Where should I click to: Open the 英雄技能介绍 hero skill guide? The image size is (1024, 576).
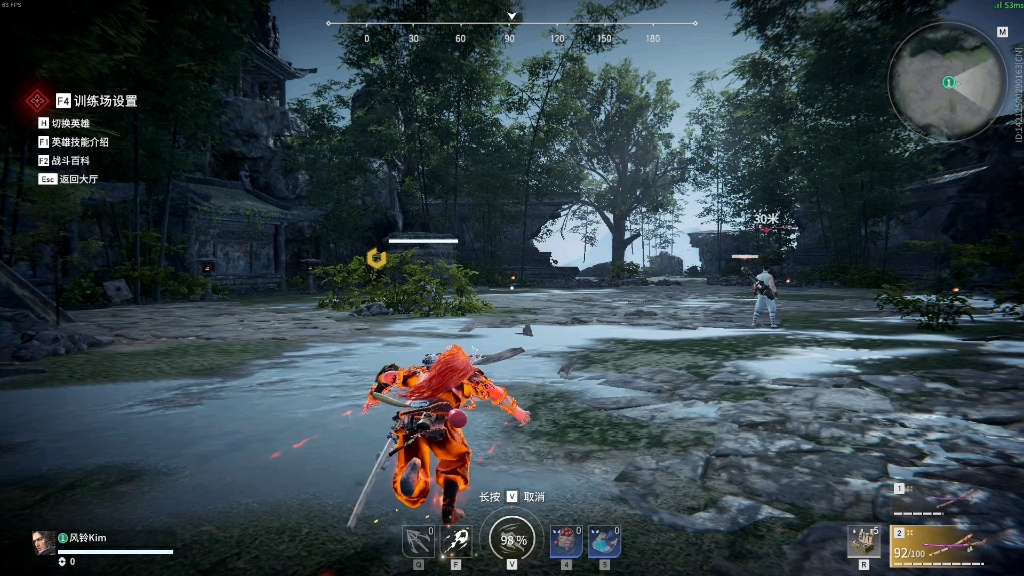tap(80, 142)
